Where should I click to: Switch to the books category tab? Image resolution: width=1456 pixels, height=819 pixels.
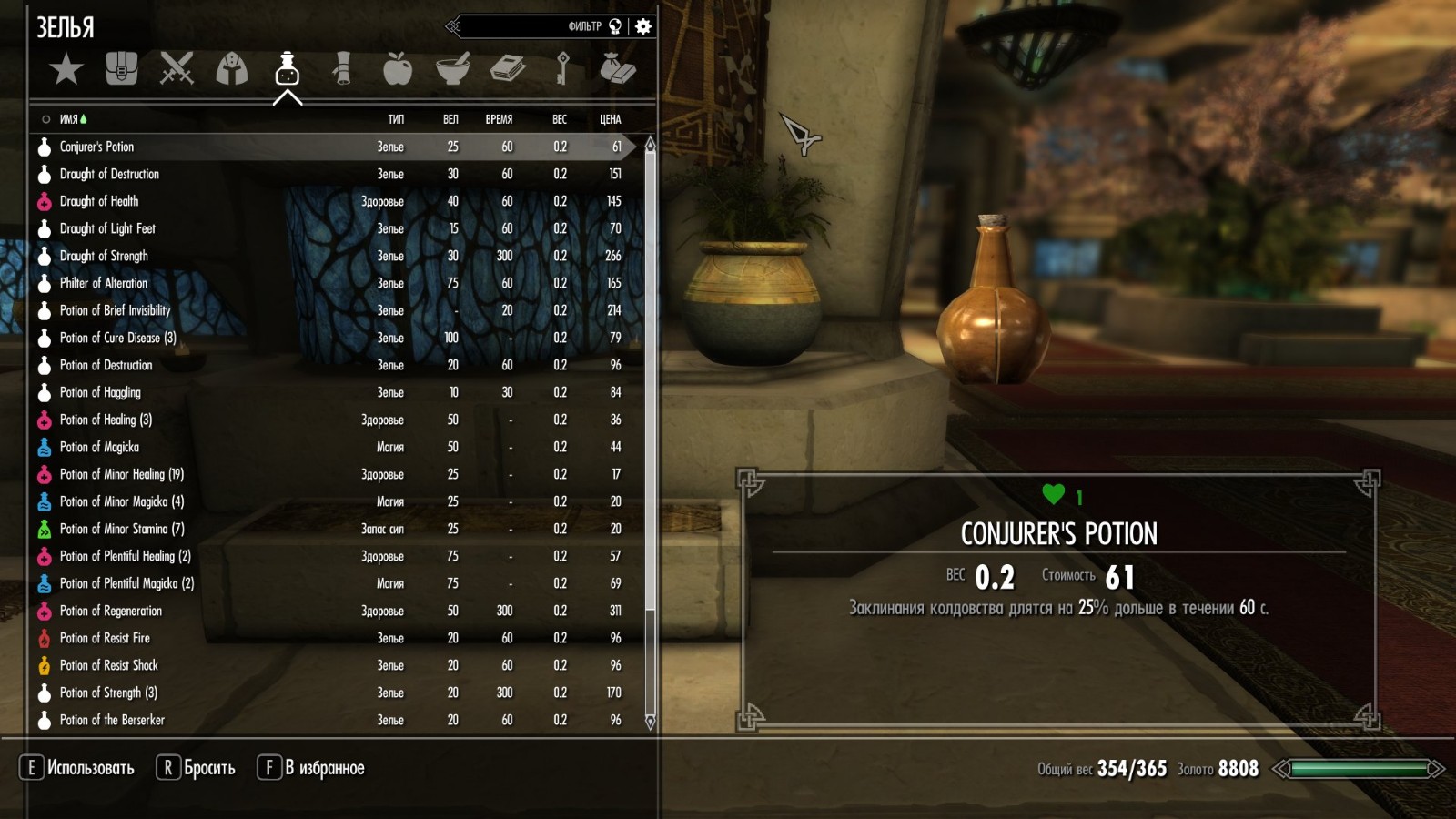point(508,69)
